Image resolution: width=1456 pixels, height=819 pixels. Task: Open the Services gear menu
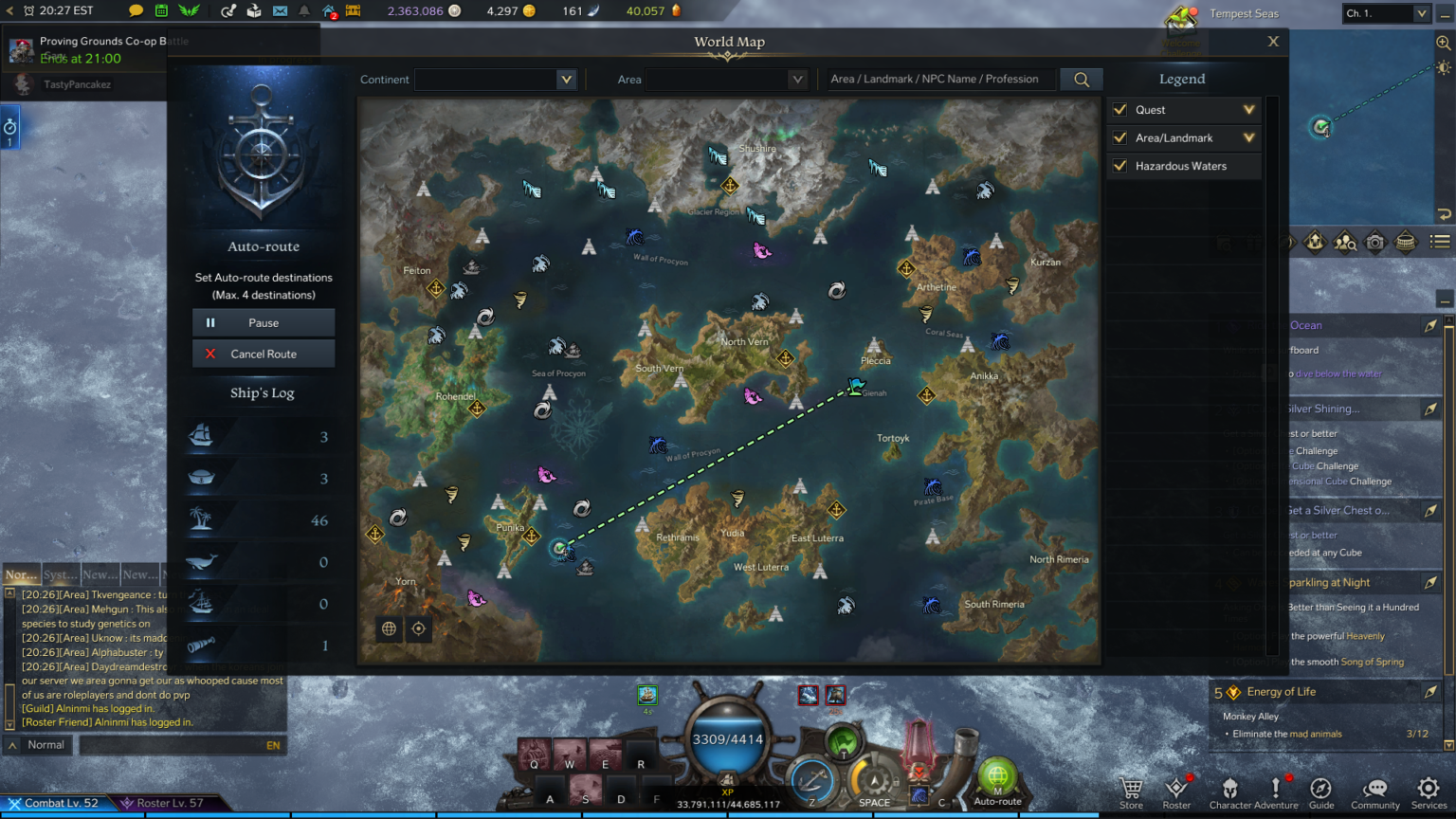1428,791
